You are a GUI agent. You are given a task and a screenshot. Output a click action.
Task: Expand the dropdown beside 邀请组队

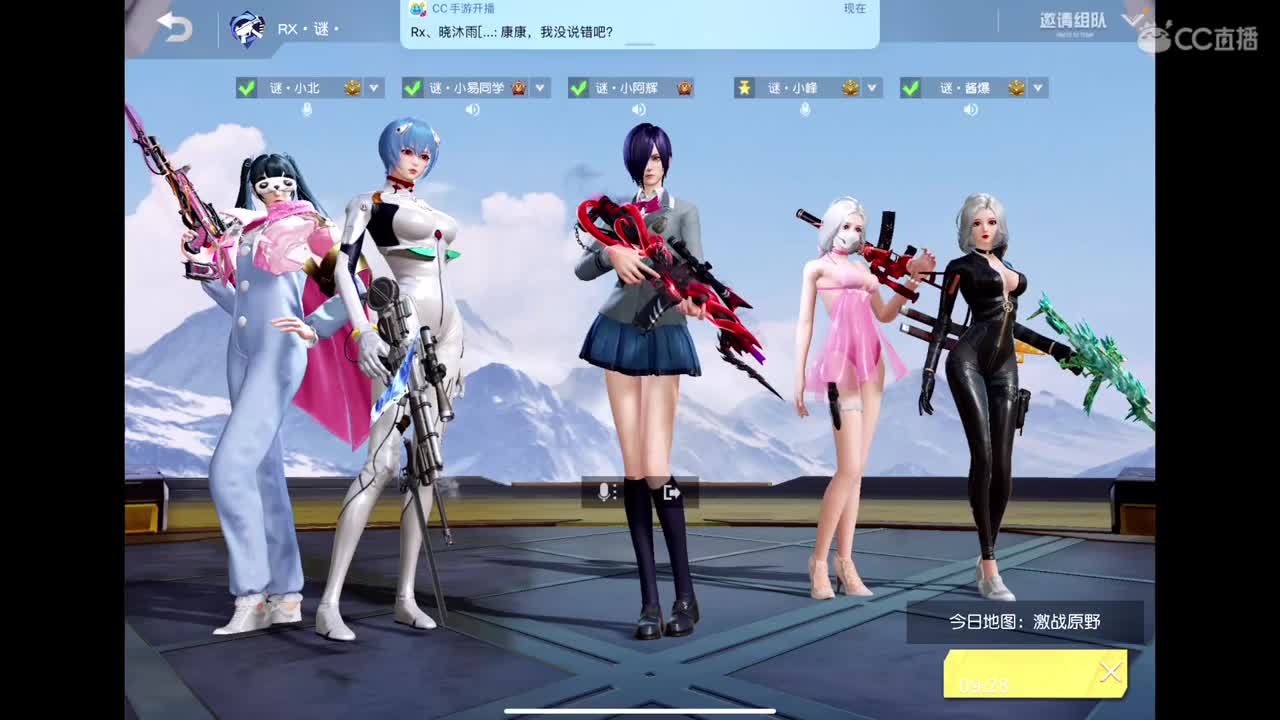[1131, 20]
